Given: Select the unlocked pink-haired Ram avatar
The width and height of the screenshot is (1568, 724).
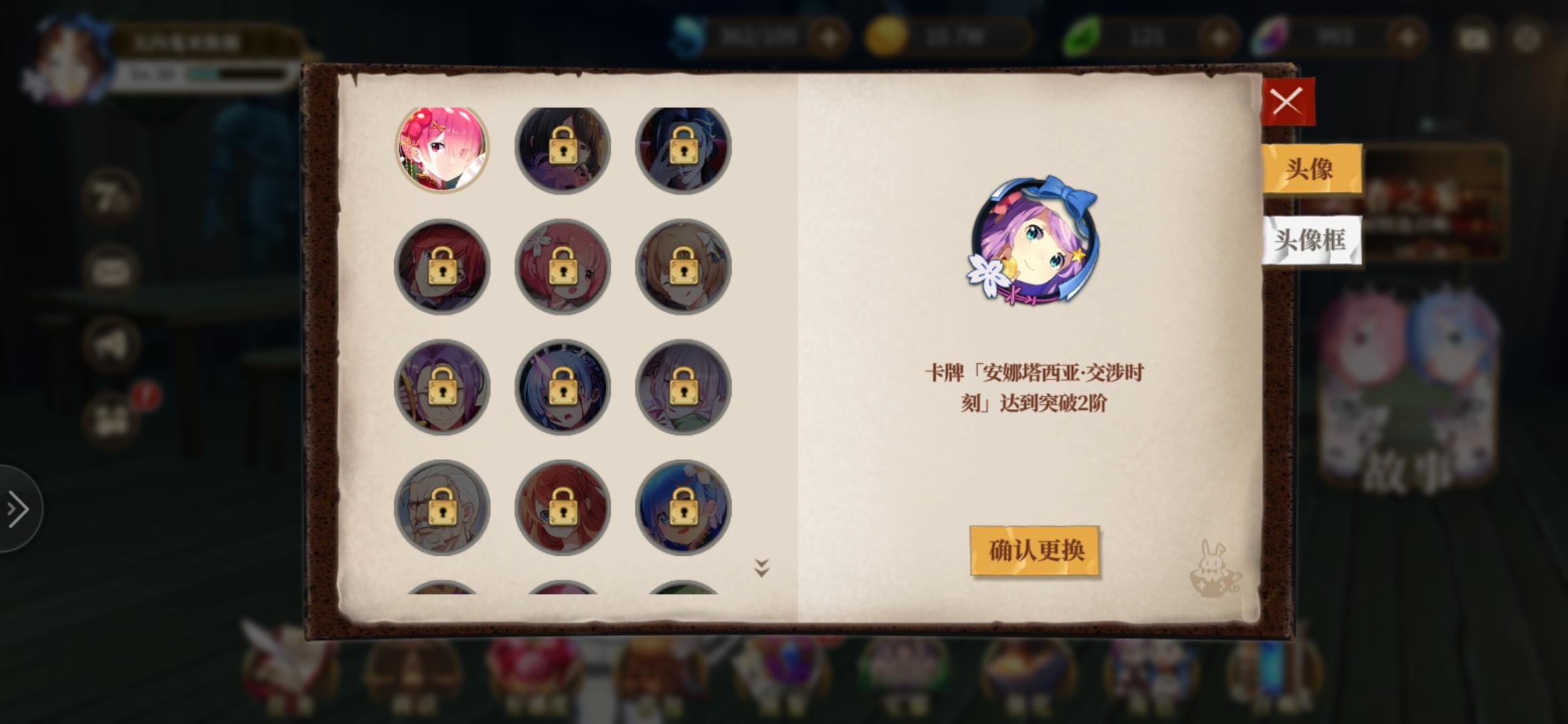Looking at the screenshot, I should click(x=441, y=147).
